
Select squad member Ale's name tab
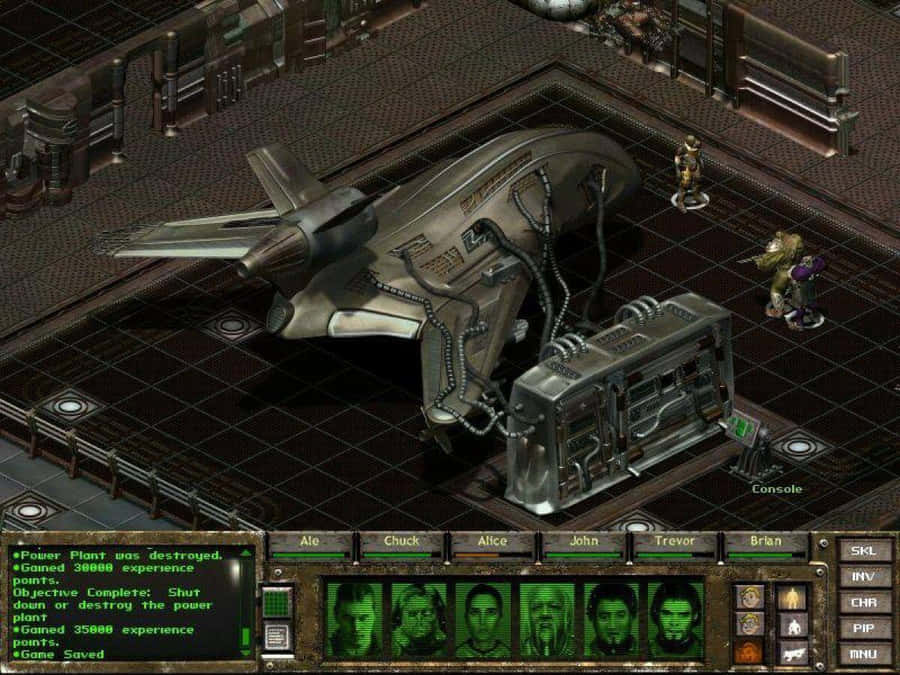point(311,542)
